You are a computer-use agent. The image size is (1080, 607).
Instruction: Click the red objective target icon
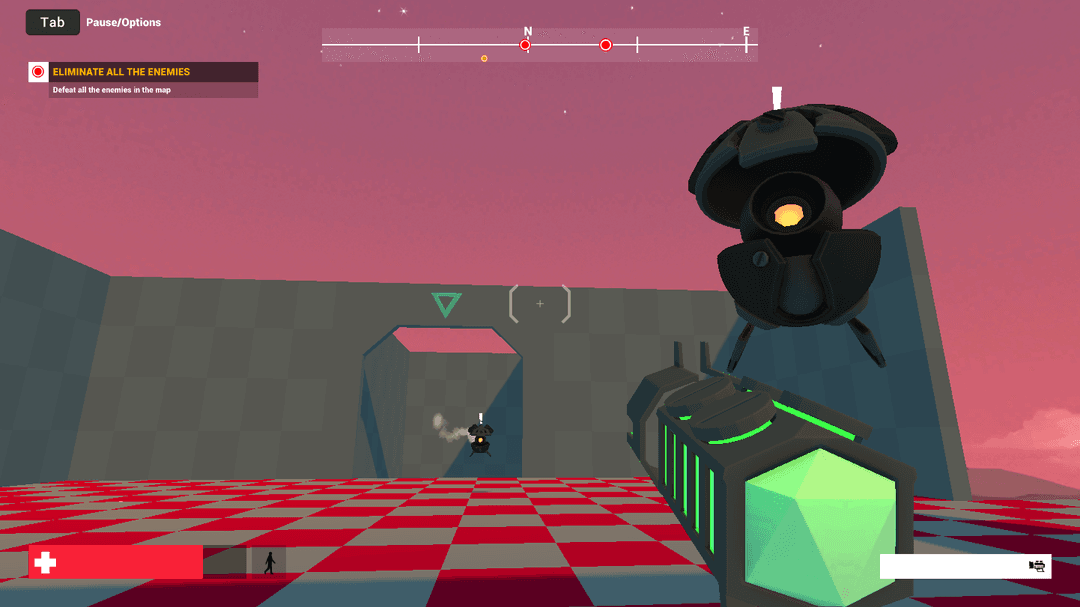[x=38, y=72]
